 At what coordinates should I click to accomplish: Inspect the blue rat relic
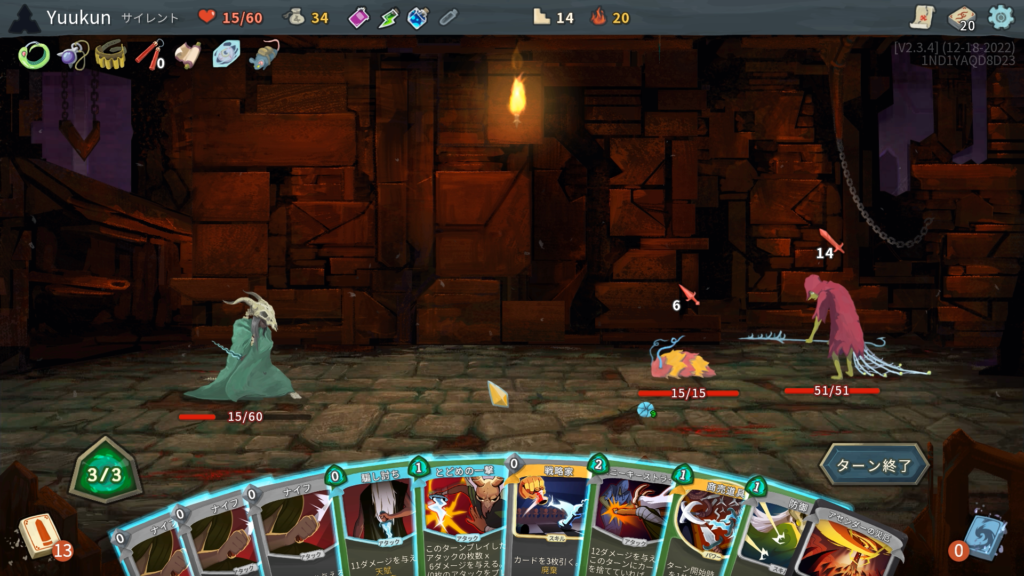coord(264,55)
